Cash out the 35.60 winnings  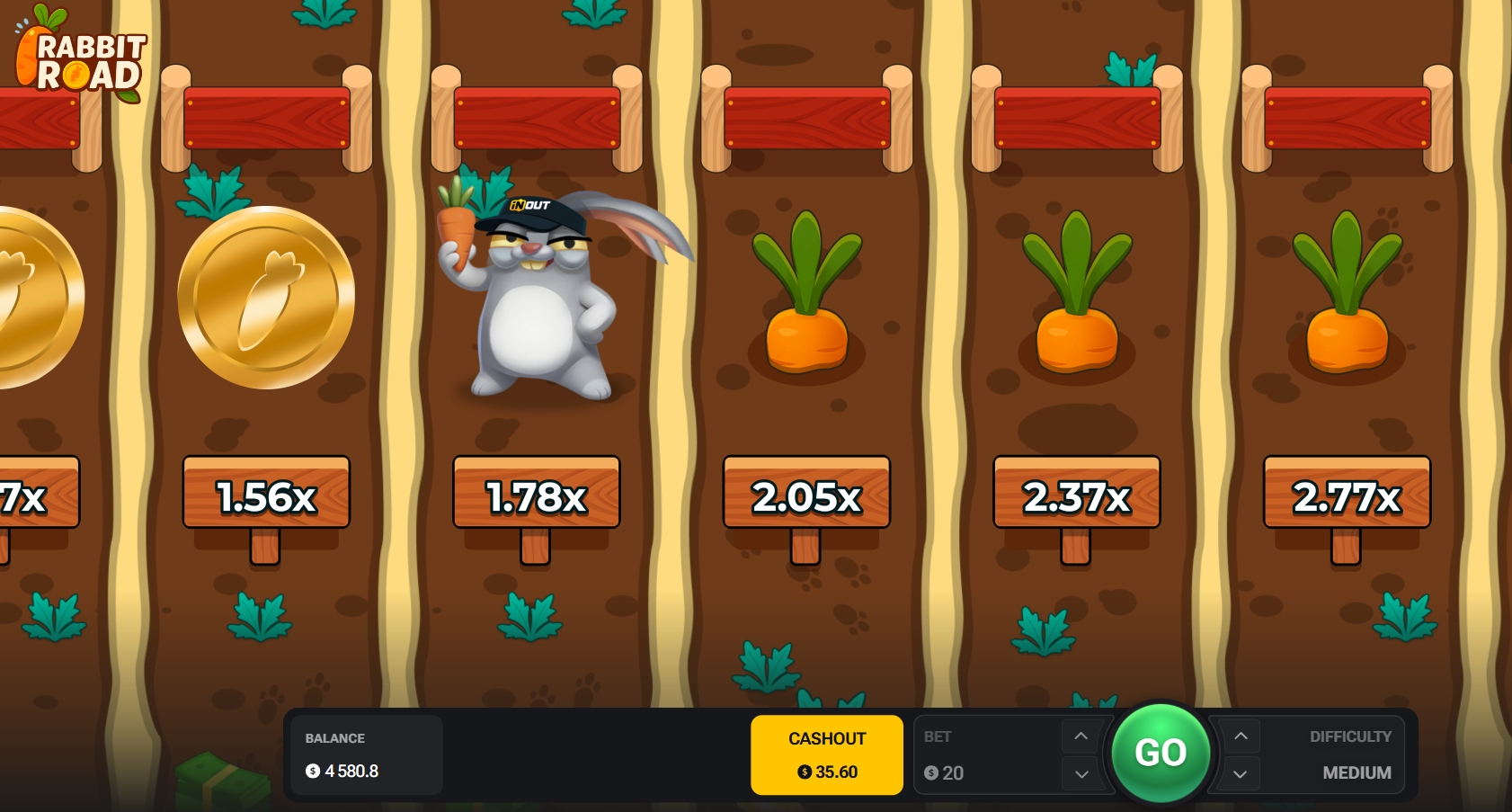tap(826, 754)
